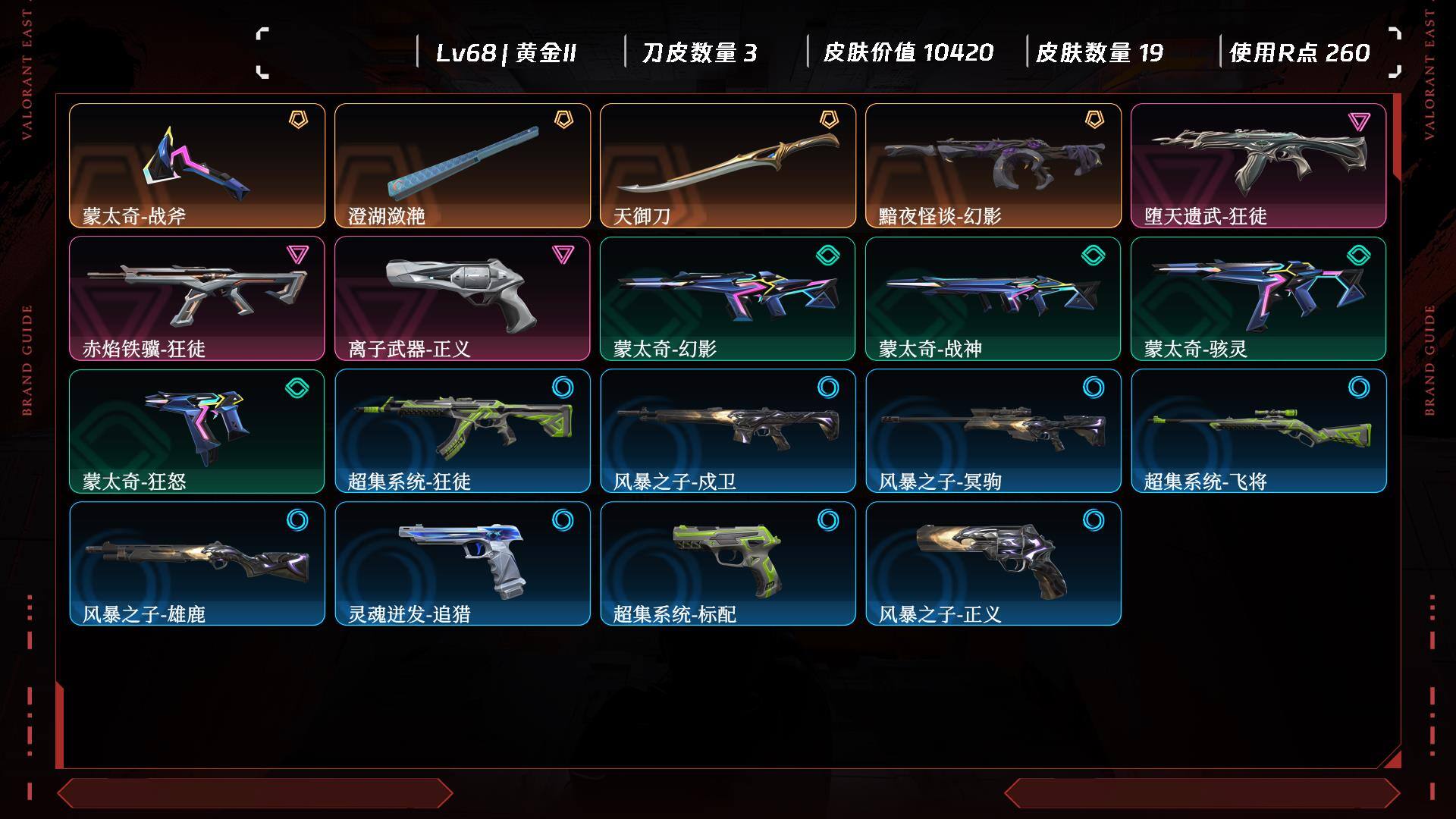This screenshot has width=1456, height=819.
Task: Choose the 风暴之子-雄鹿 shotgun skin
Action: (x=197, y=563)
